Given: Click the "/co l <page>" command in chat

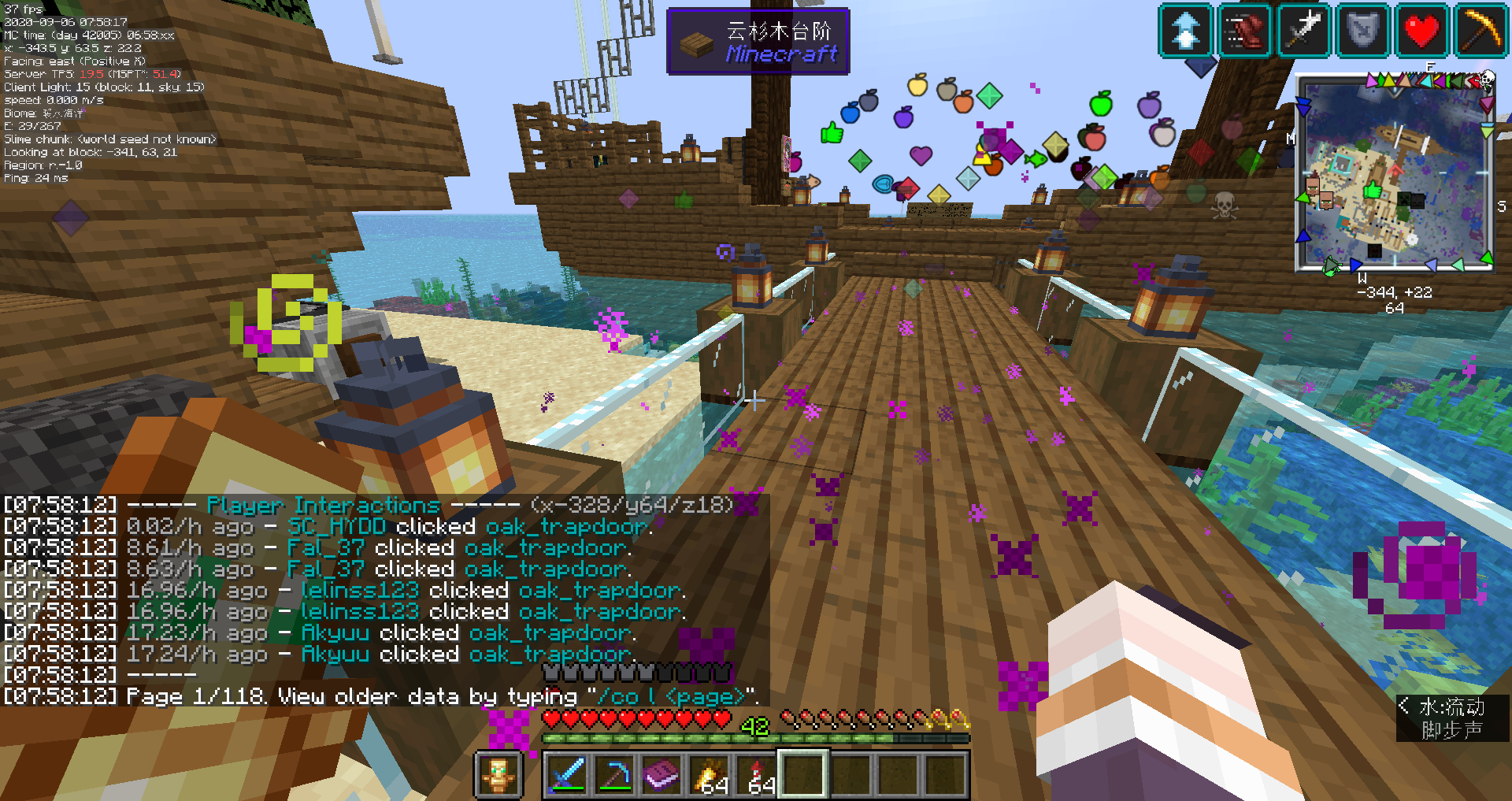Looking at the screenshot, I should (x=670, y=696).
